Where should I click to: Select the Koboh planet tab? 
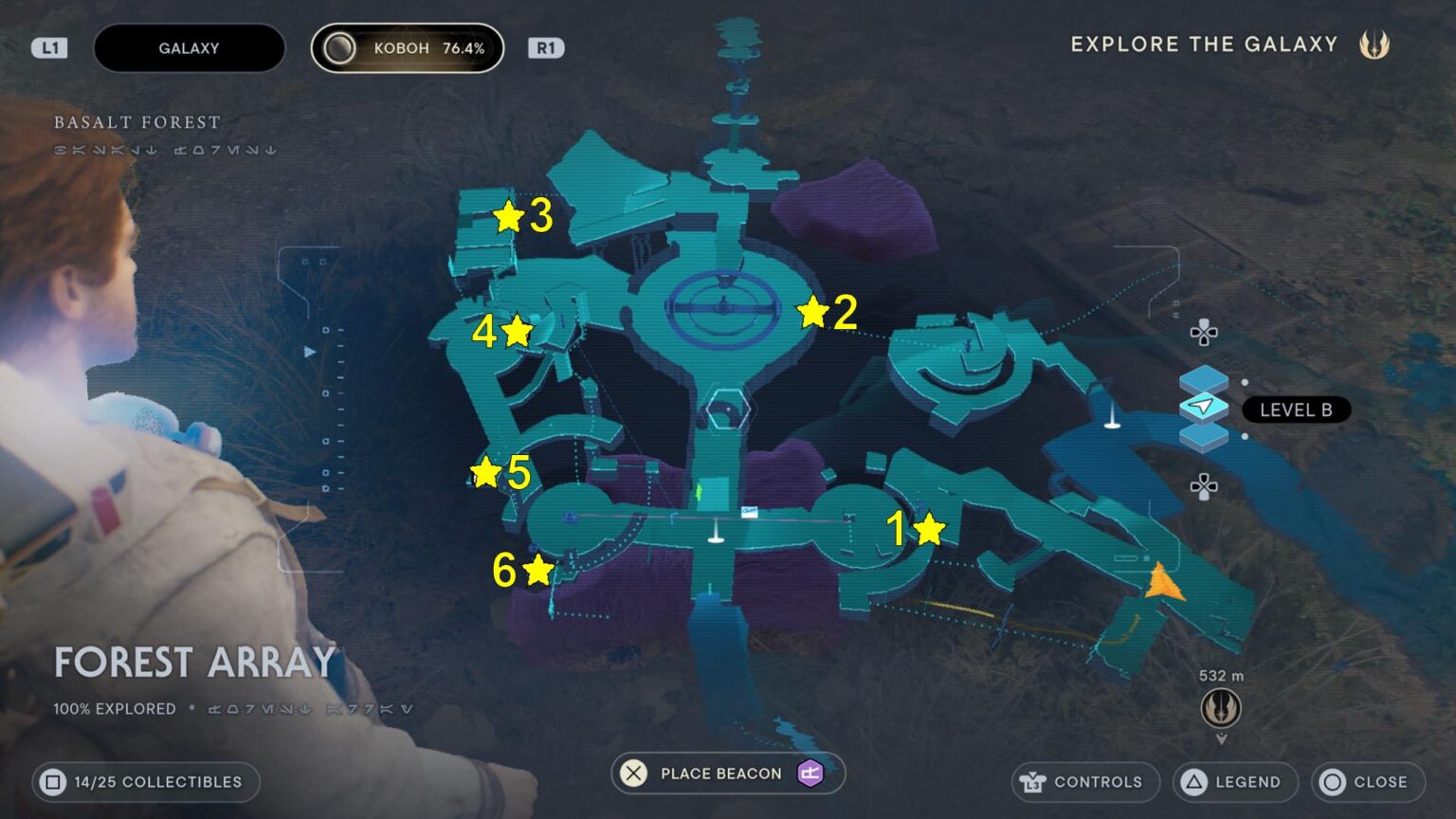(x=408, y=47)
